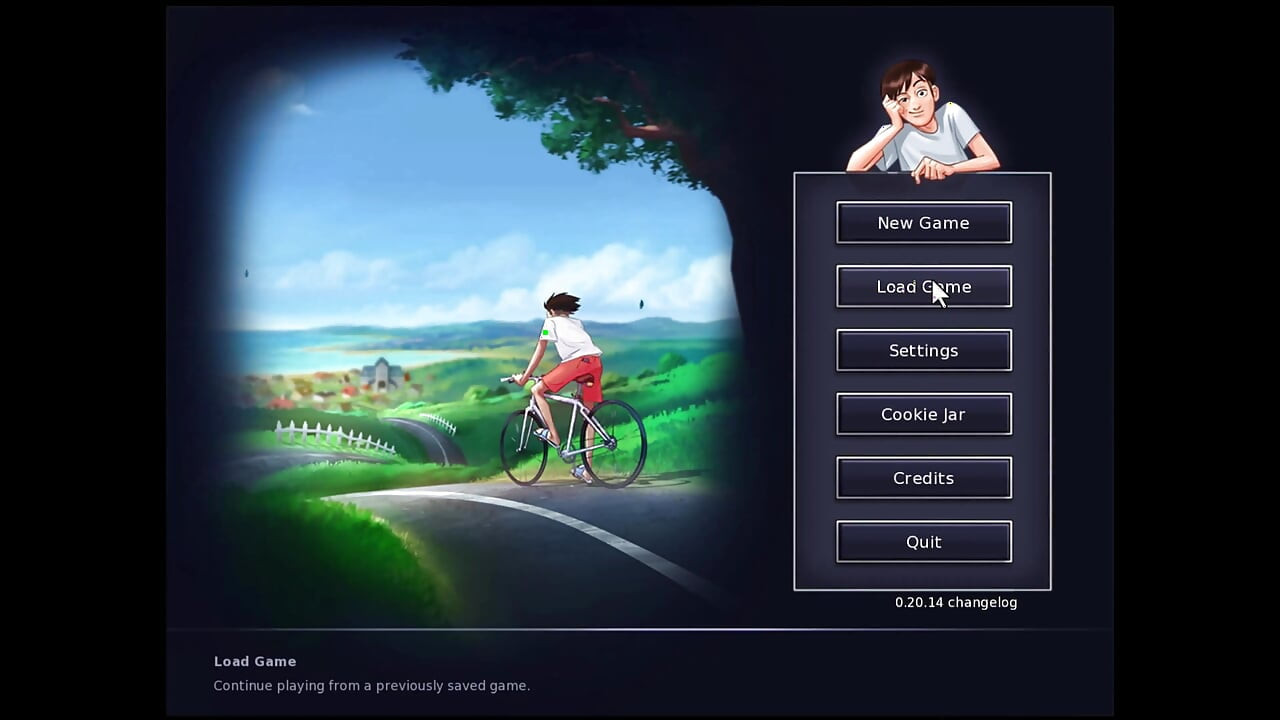Open the Cookie Jar gallery
The image size is (1280, 720).
point(923,414)
